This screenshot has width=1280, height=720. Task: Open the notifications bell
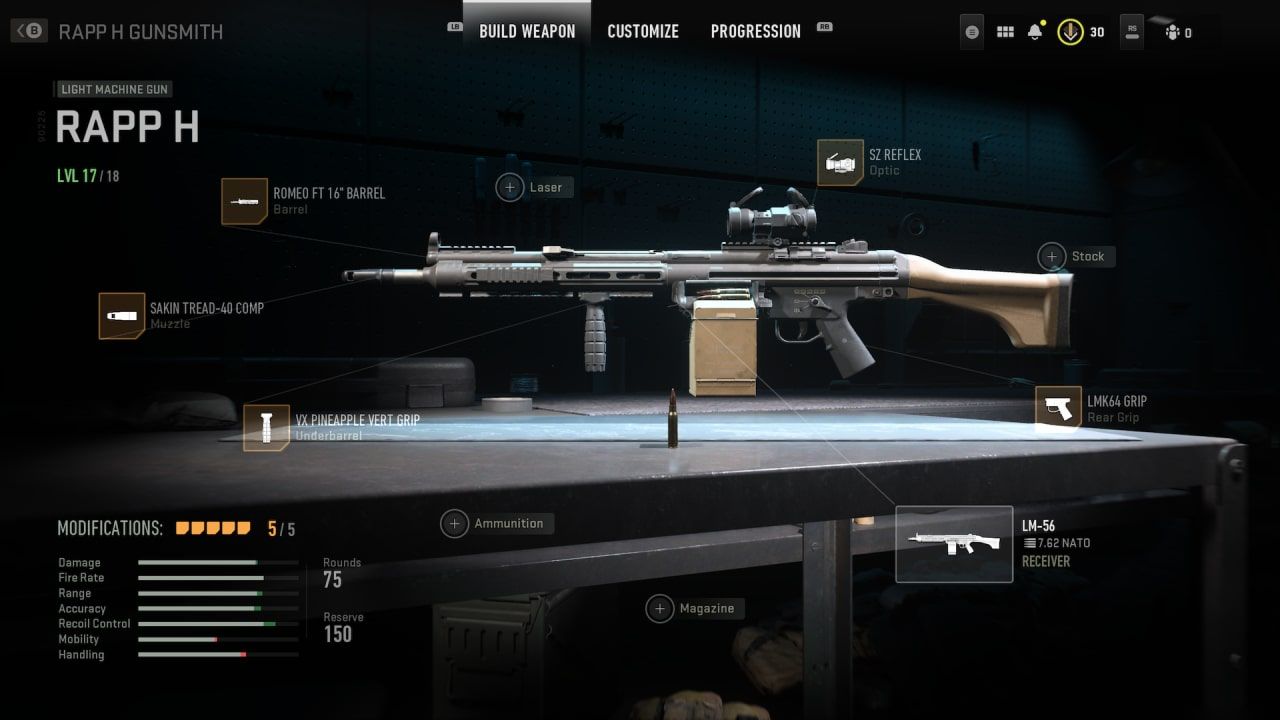point(1037,31)
